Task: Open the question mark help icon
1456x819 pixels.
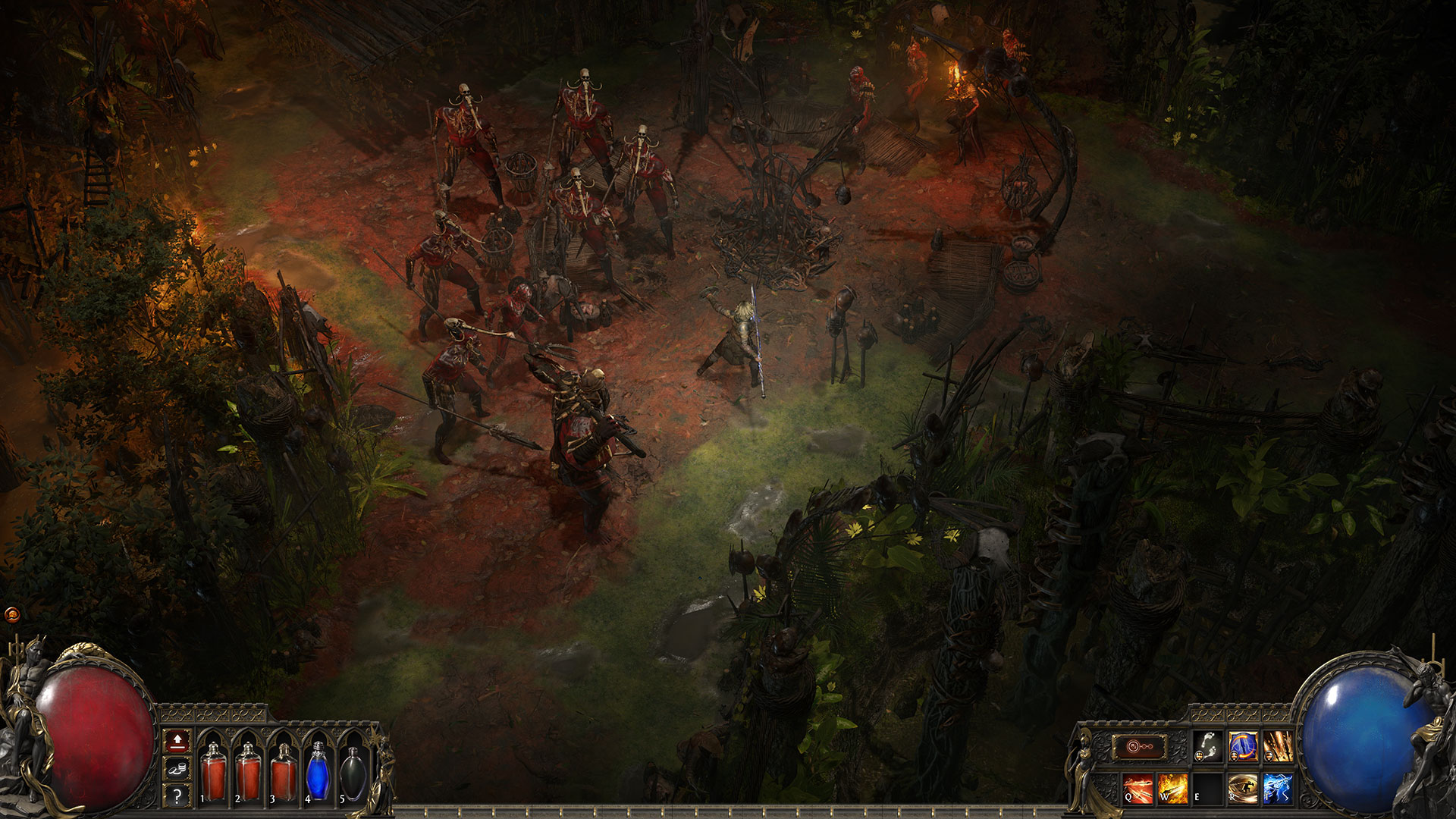Action: tap(177, 795)
